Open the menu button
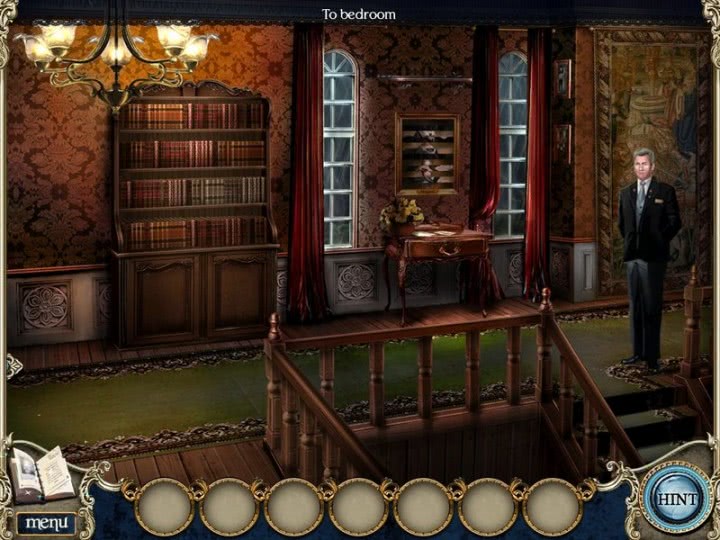Screen dimensions: 720x540 [x=45, y=523]
